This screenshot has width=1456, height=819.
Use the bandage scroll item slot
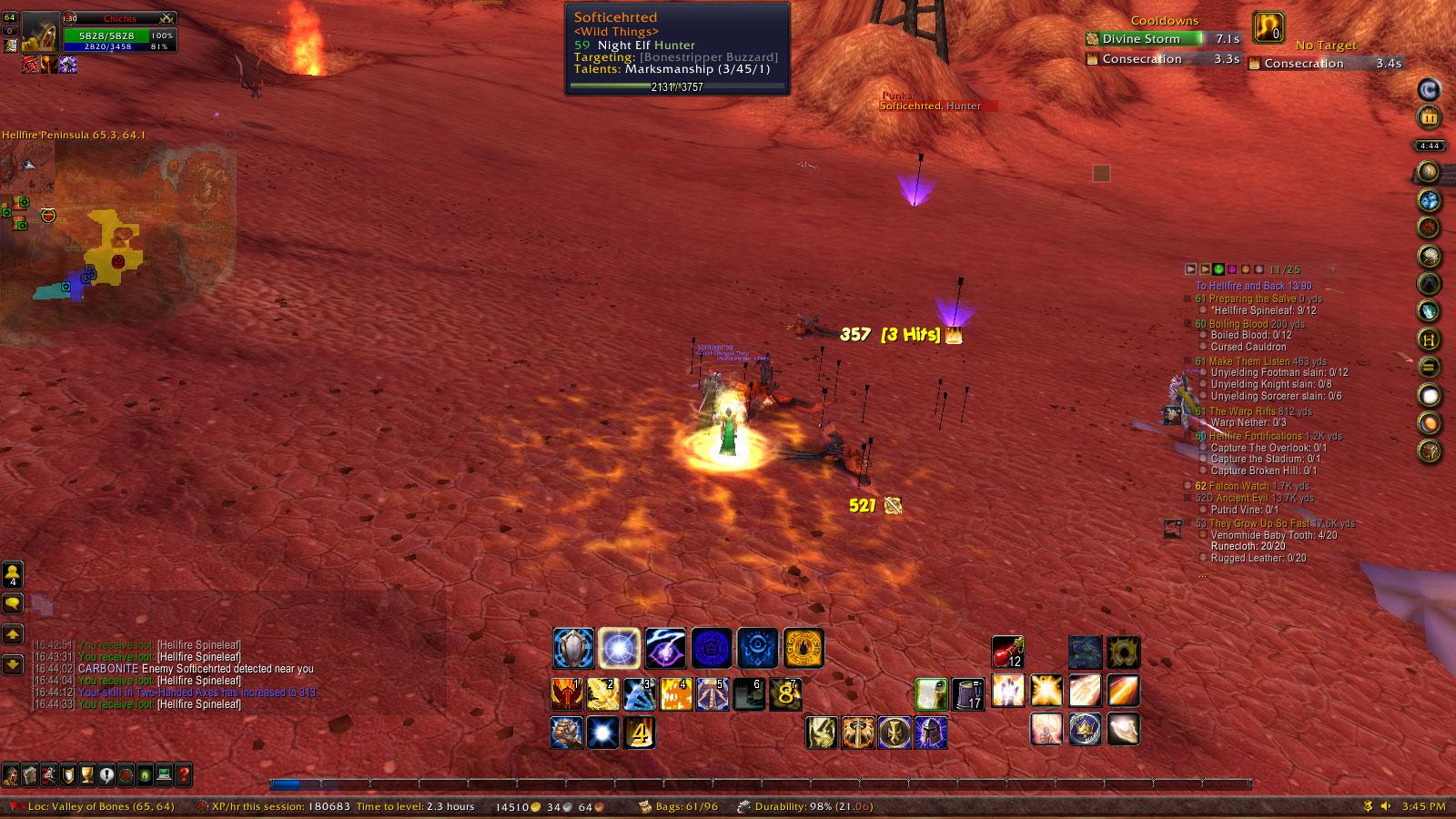click(x=932, y=694)
